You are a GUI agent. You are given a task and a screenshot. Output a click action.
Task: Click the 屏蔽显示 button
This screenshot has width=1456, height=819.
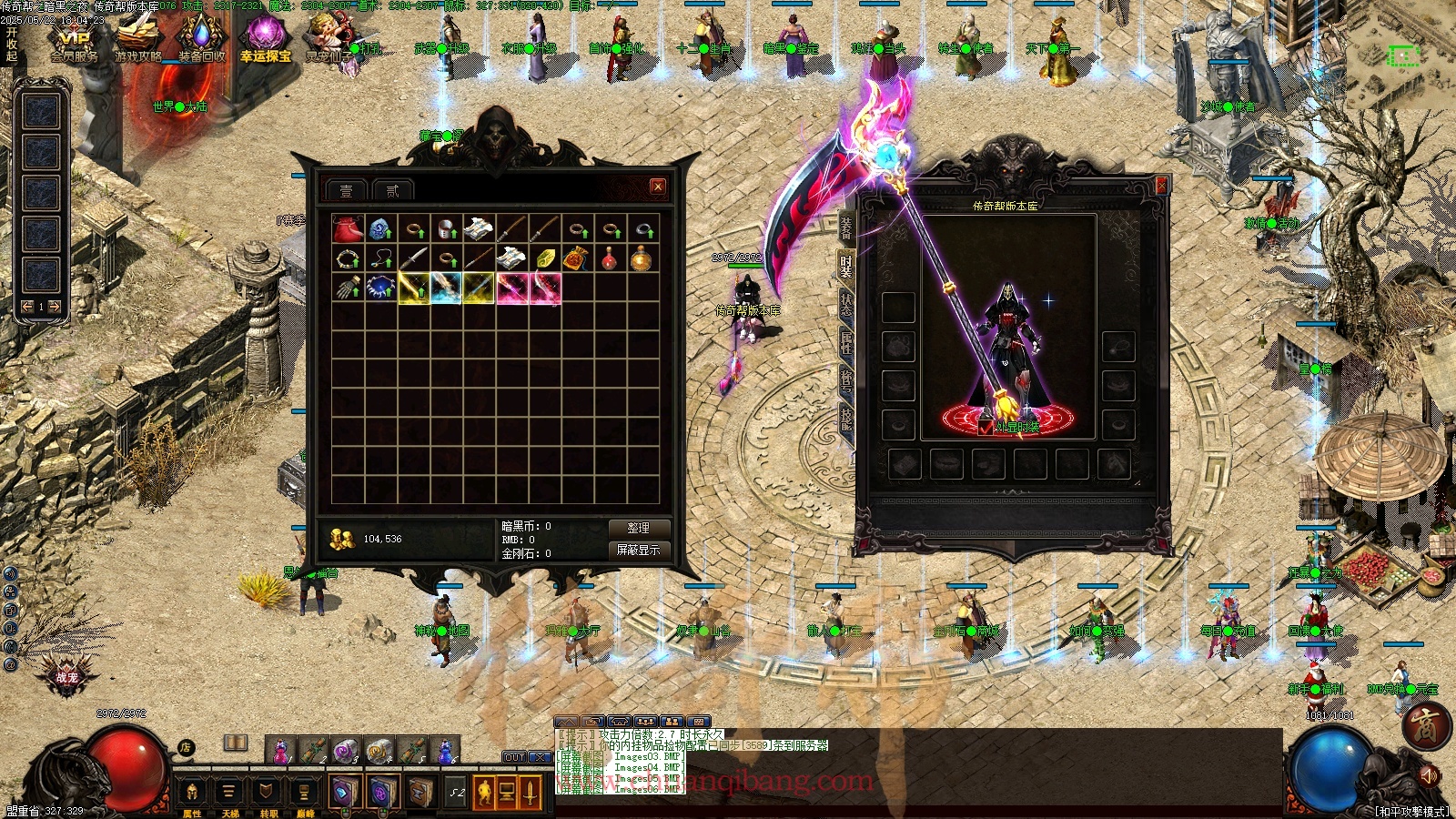click(638, 550)
